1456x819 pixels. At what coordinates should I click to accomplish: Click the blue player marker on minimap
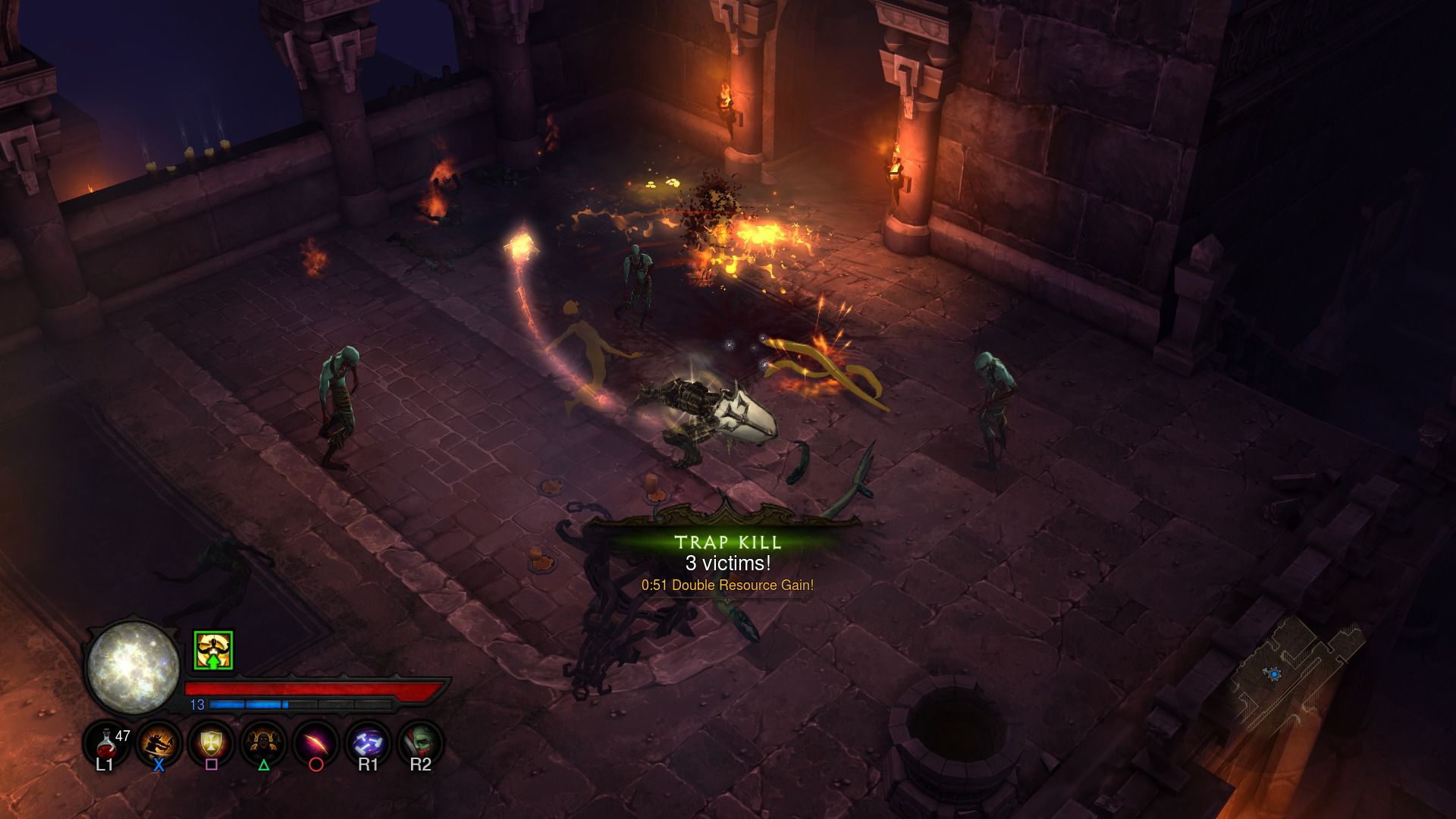[1274, 673]
